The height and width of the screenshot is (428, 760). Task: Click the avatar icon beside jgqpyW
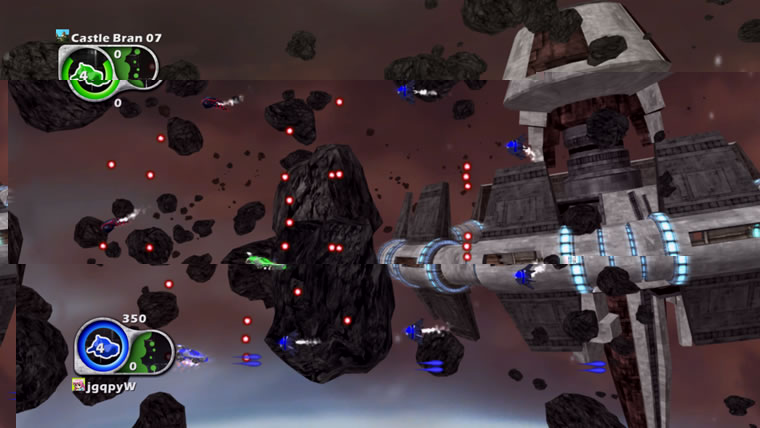pyautogui.click(x=77, y=385)
